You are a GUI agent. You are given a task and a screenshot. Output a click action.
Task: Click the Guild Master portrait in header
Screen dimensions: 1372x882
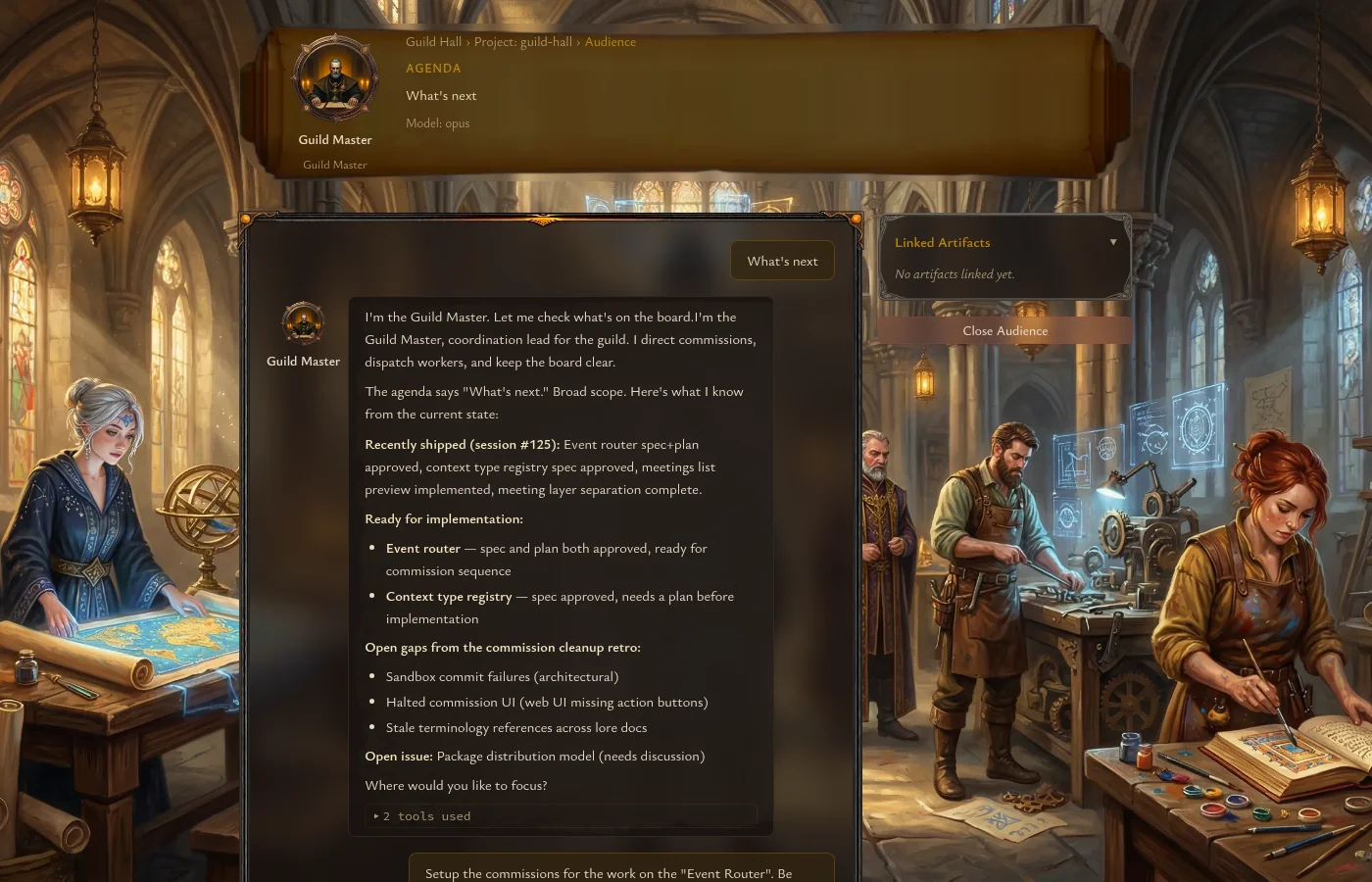pyautogui.click(x=335, y=78)
